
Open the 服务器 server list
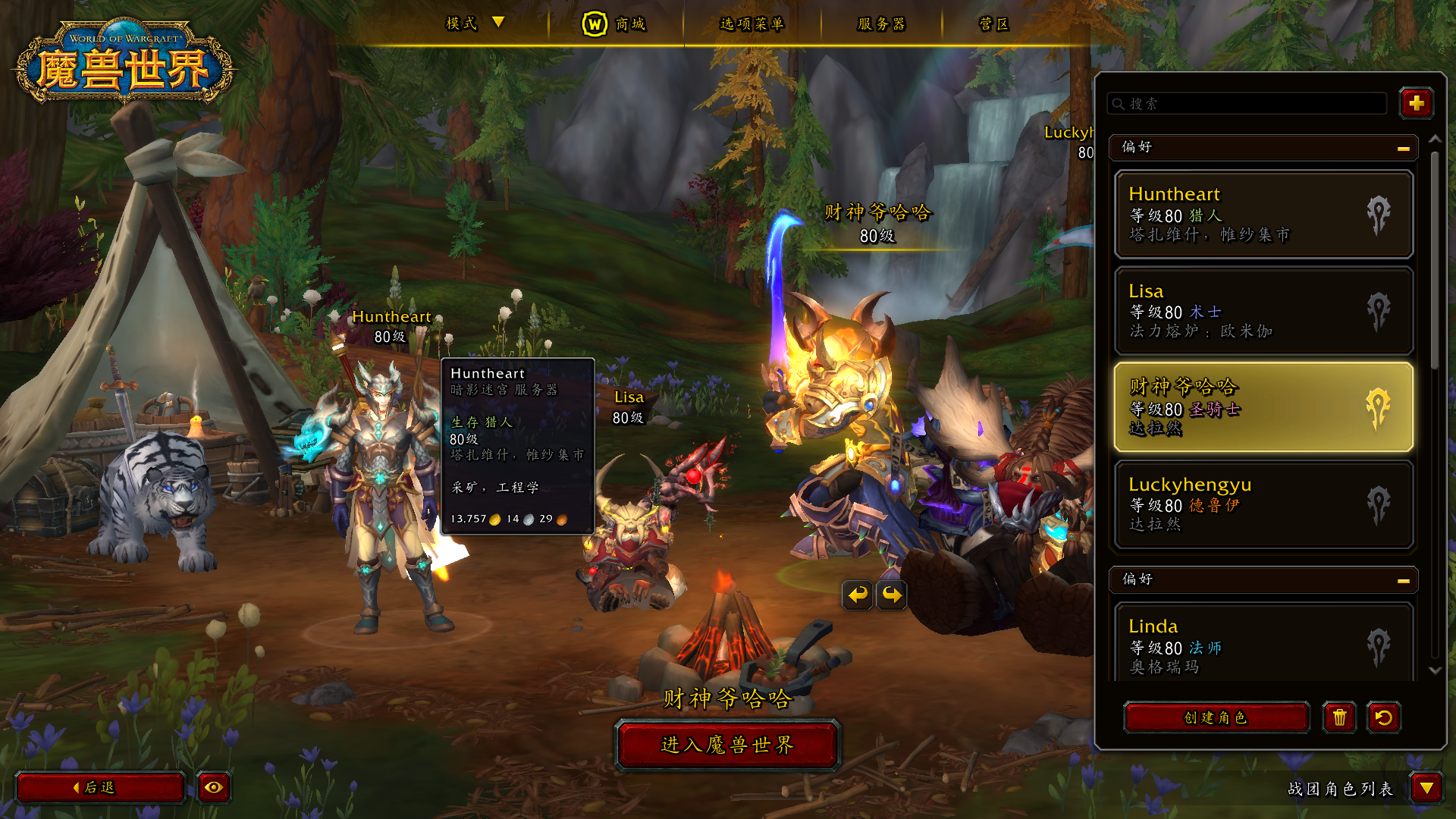tap(881, 24)
